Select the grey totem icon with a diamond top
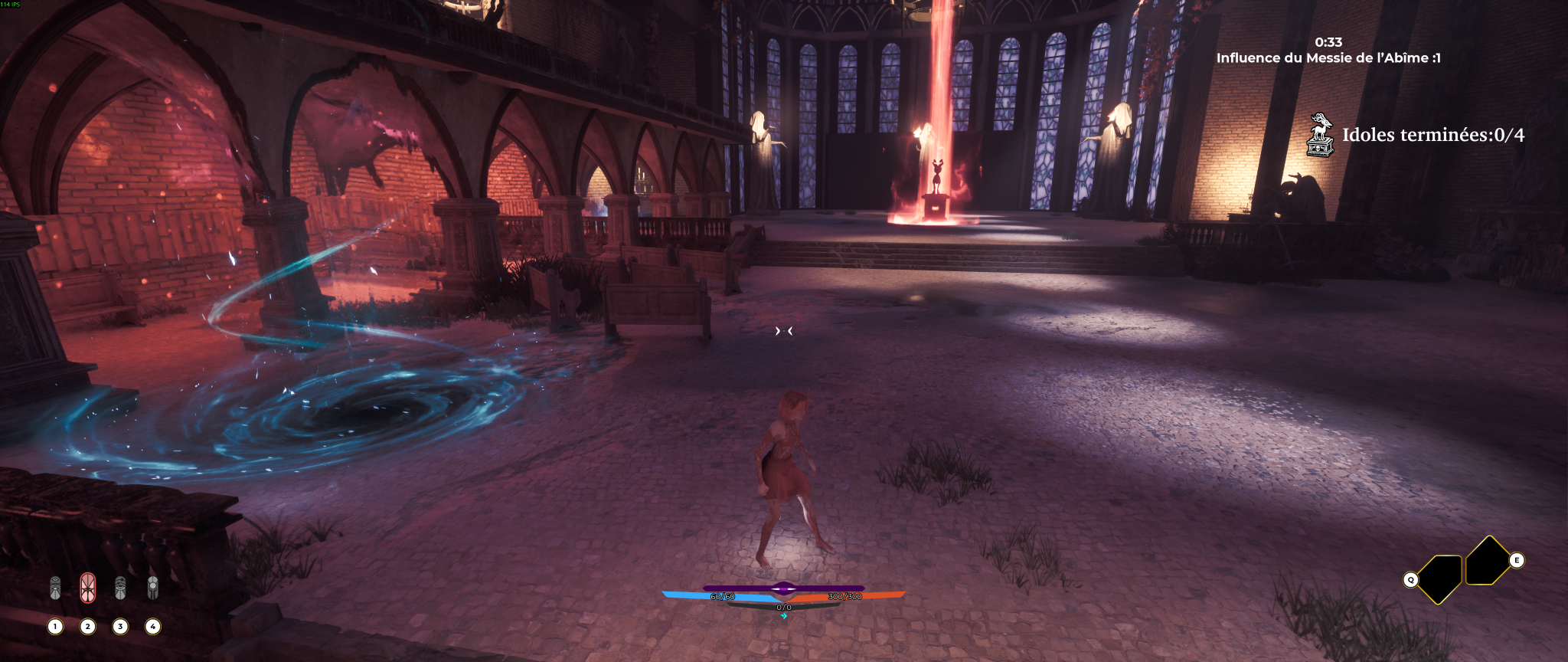1568x662 pixels. (x=55, y=588)
